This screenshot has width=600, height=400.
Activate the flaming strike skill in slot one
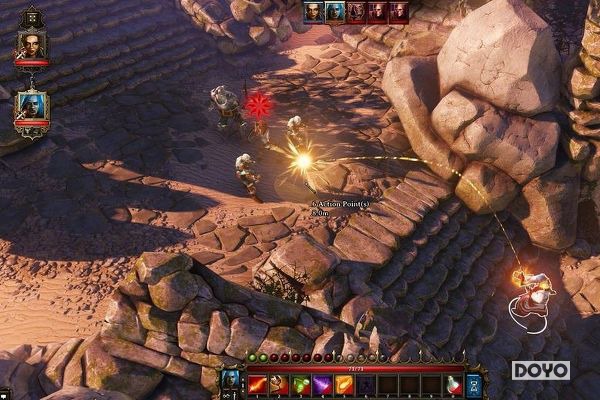pyautogui.click(x=257, y=383)
